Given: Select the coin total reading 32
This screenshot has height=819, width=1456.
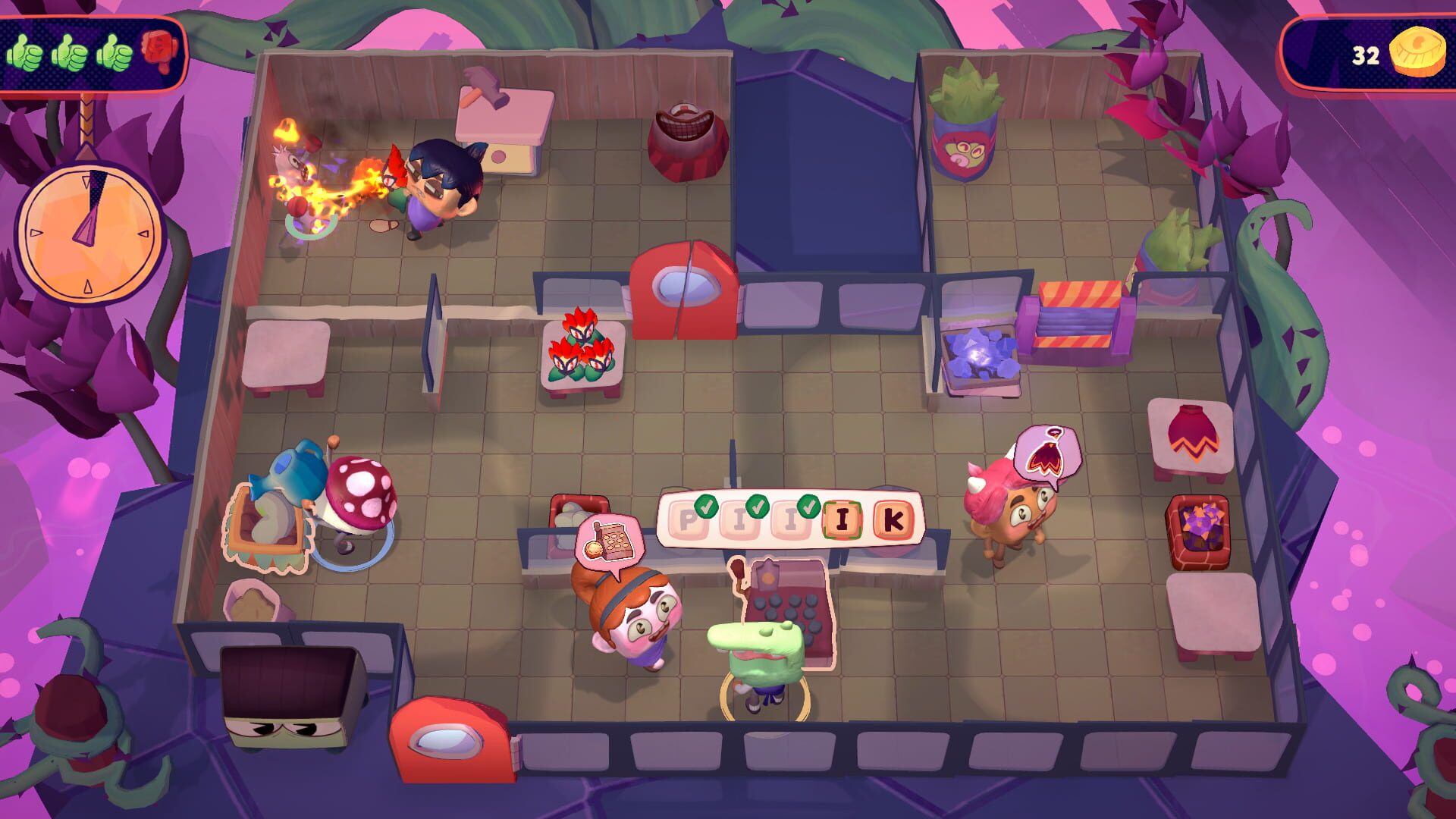Looking at the screenshot, I should click(1365, 55).
